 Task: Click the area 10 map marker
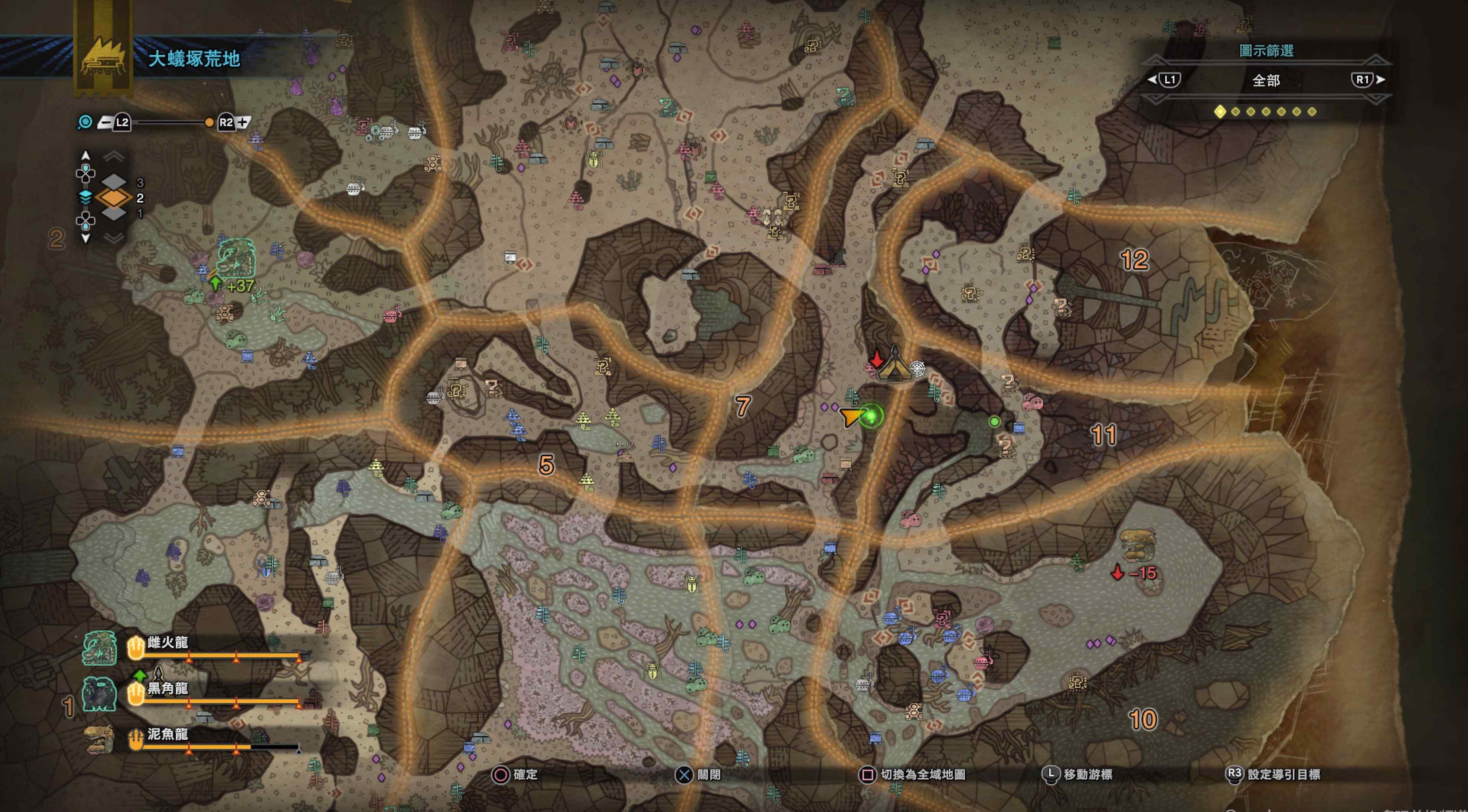tap(1143, 720)
